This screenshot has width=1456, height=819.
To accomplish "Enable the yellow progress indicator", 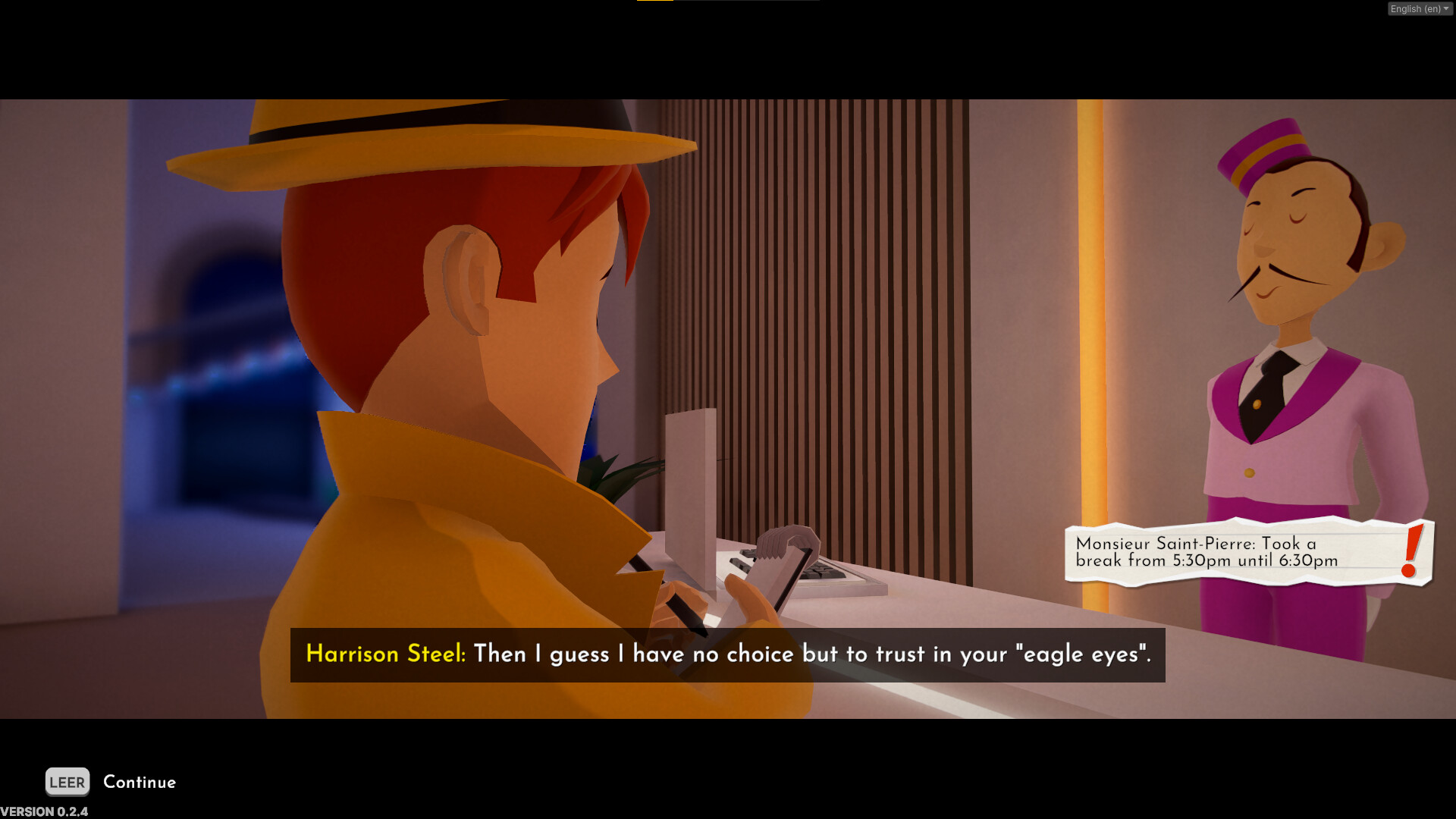I will (656, 3).
